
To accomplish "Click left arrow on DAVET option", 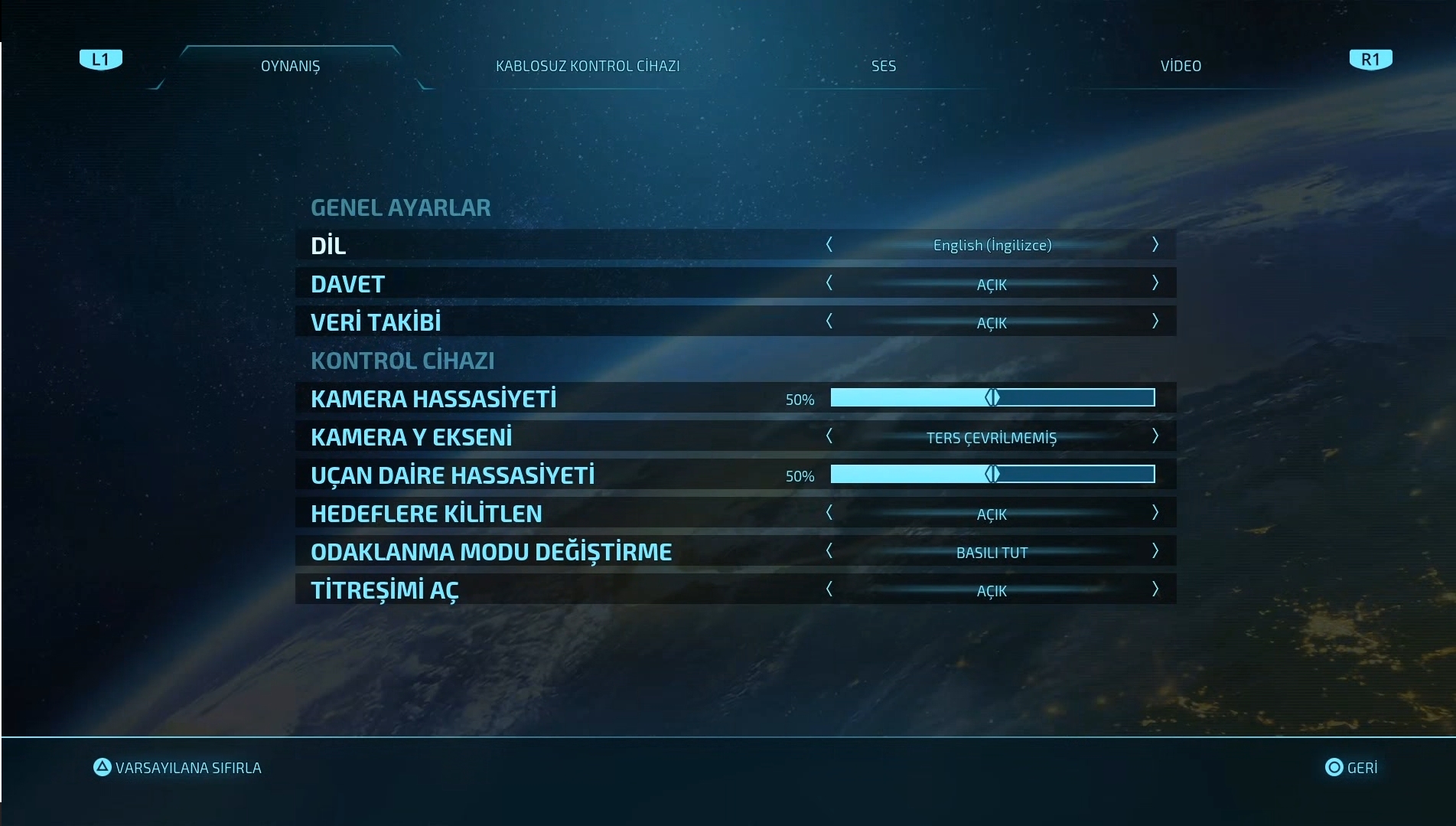I will point(829,283).
